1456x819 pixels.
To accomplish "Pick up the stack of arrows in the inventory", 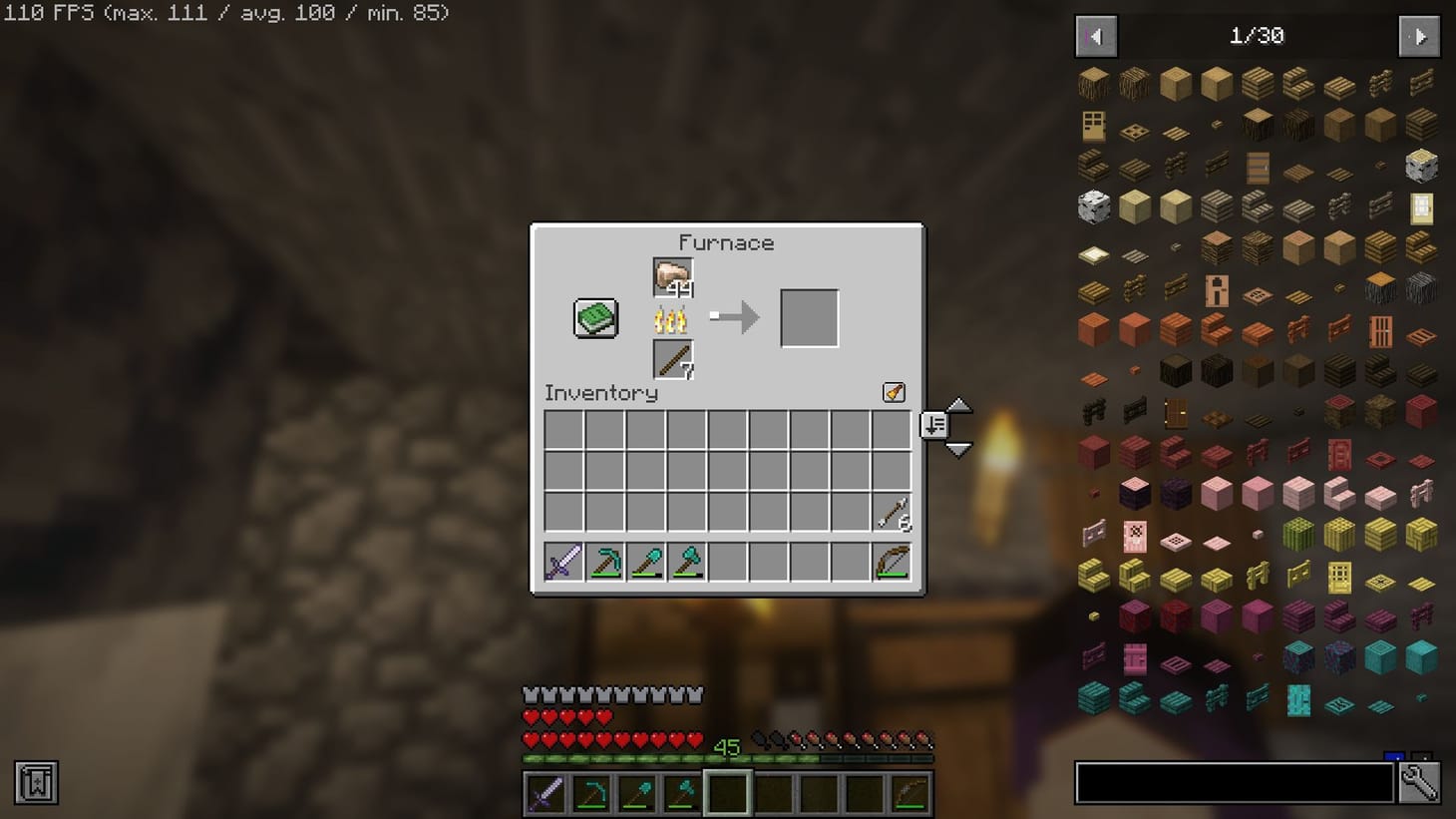I will [891, 513].
